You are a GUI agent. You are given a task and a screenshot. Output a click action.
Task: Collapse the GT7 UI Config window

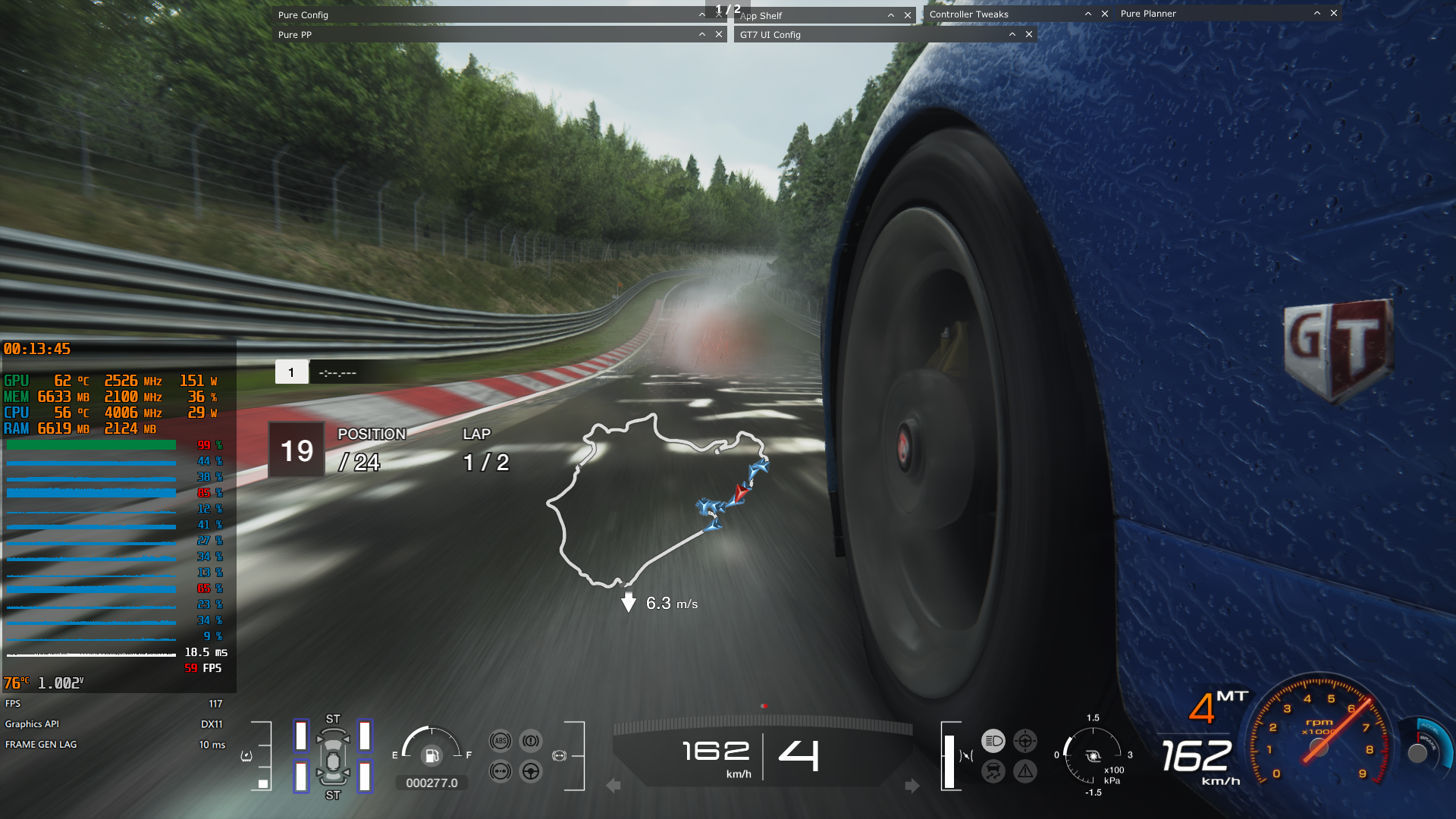coord(1012,34)
